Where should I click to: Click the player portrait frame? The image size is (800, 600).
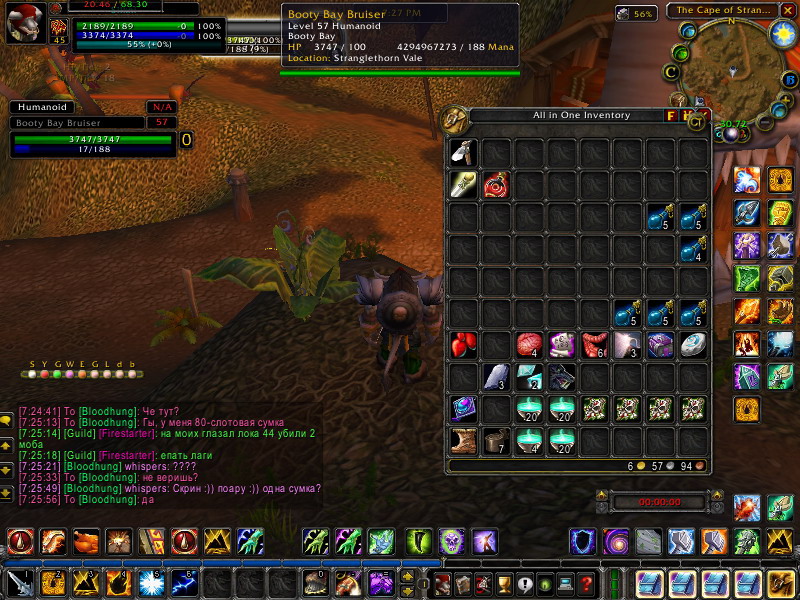coord(24,23)
